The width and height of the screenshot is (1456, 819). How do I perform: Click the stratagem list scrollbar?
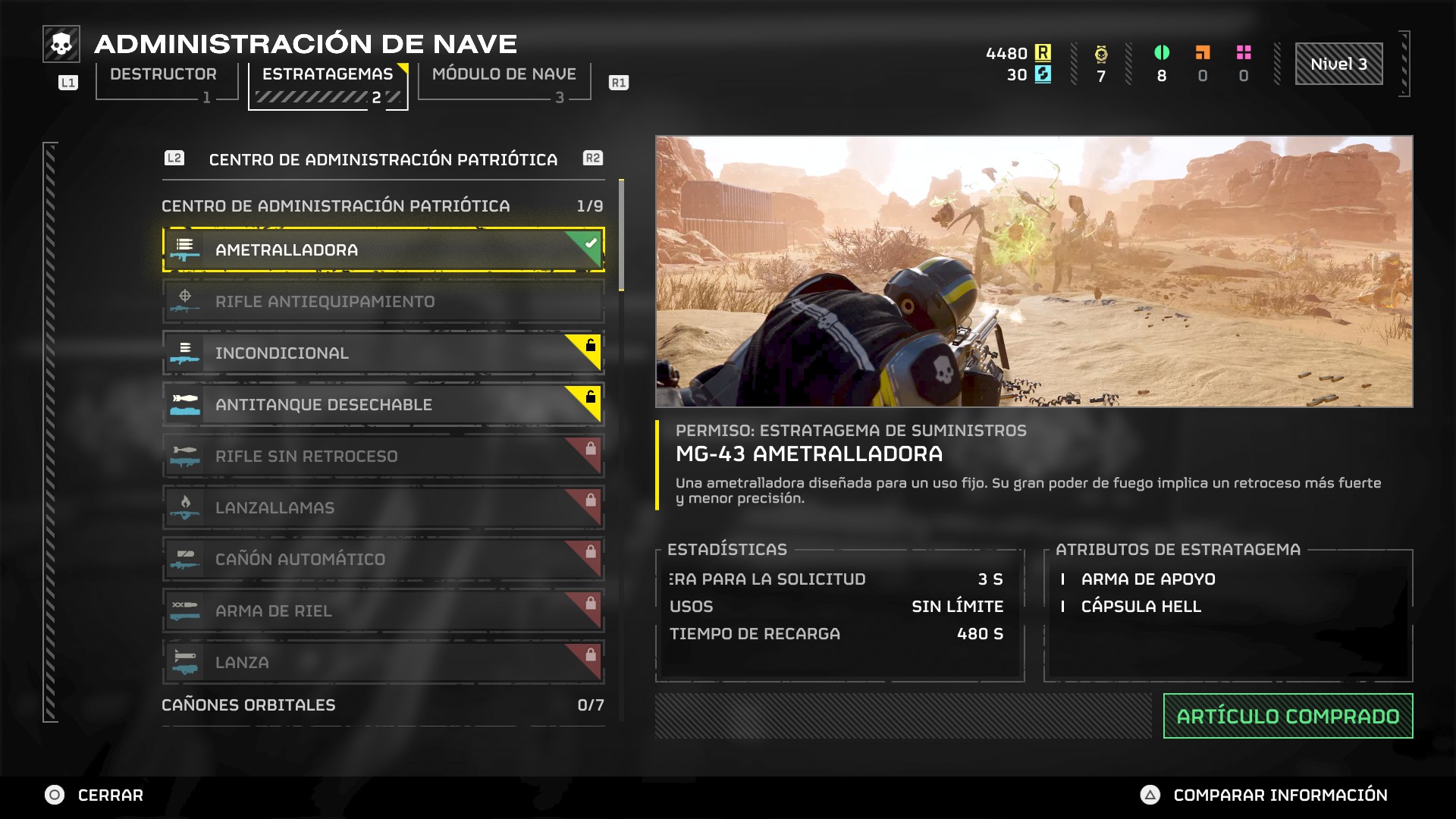(x=622, y=235)
